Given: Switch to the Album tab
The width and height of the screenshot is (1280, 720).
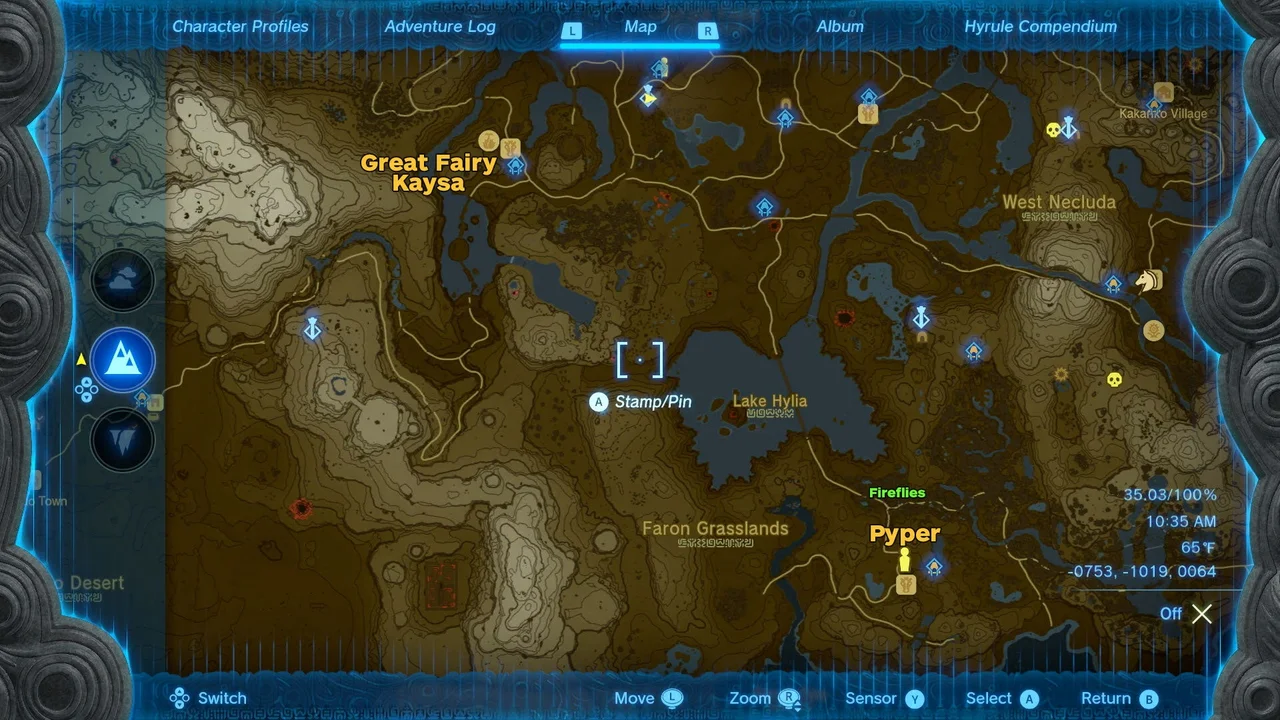Looking at the screenshot, I should point(840,27).
